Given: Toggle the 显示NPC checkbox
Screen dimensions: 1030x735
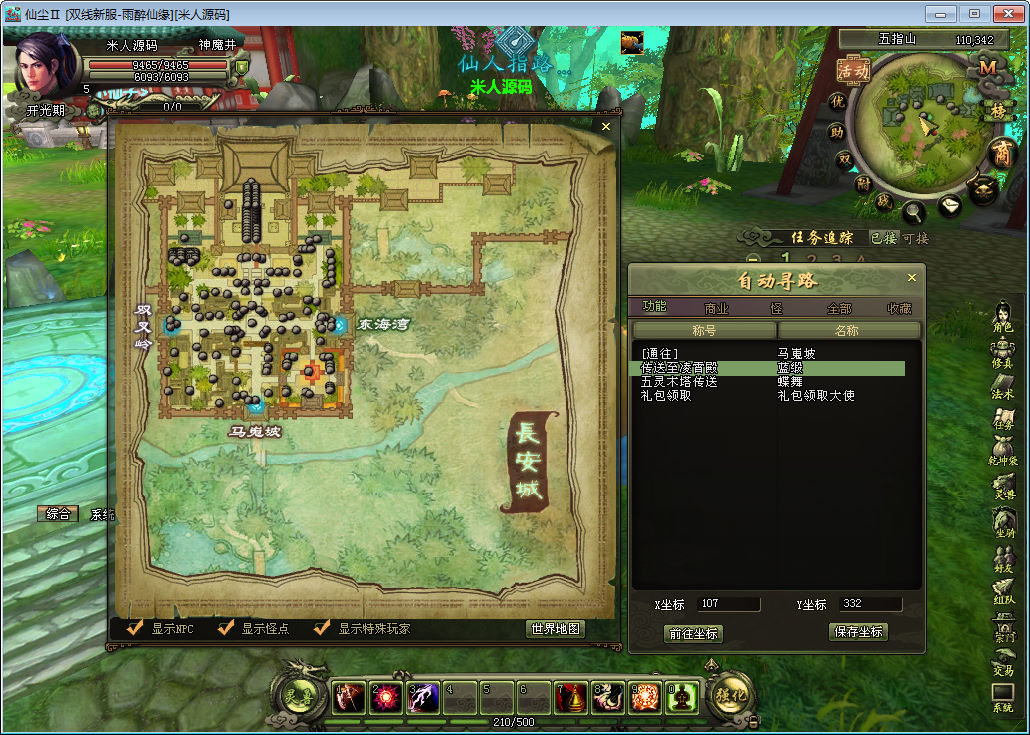Looking at the screenshot, I should [x=135, y=628].
